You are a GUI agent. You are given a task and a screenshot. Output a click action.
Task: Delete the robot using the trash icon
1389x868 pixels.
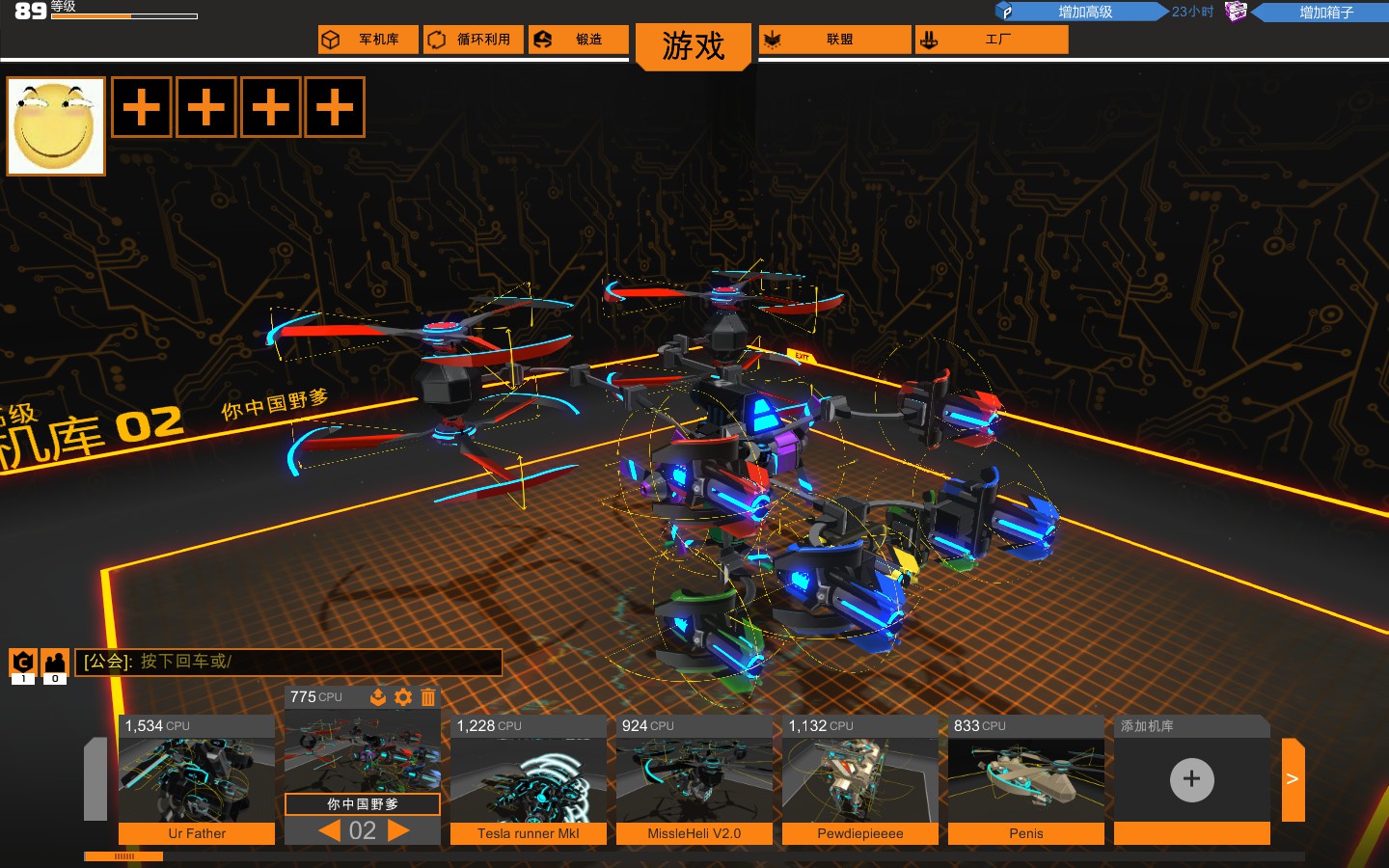click(x=428, y=697)
